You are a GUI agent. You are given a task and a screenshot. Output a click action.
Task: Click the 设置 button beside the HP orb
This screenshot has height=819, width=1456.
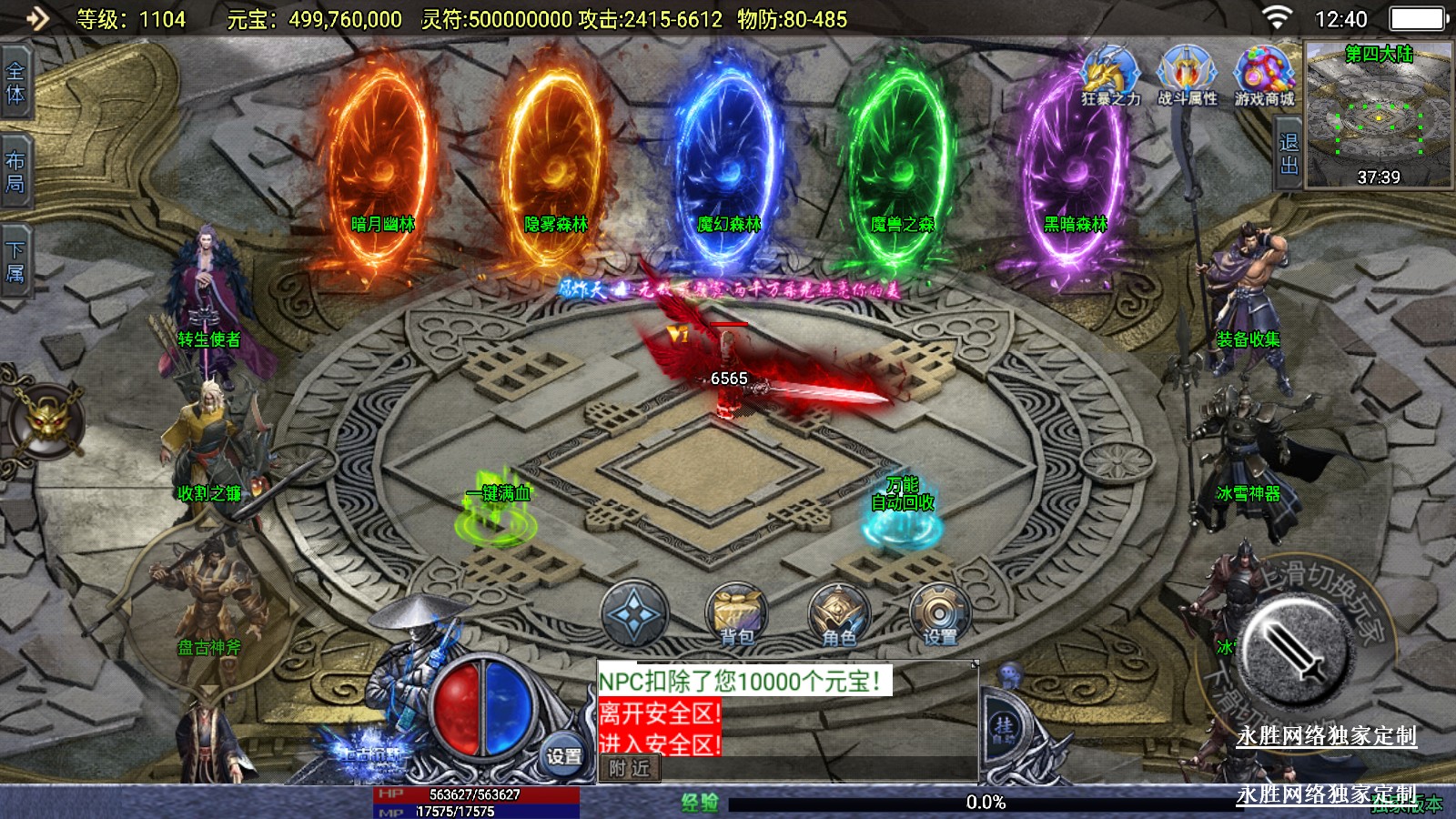pos(563,756)
